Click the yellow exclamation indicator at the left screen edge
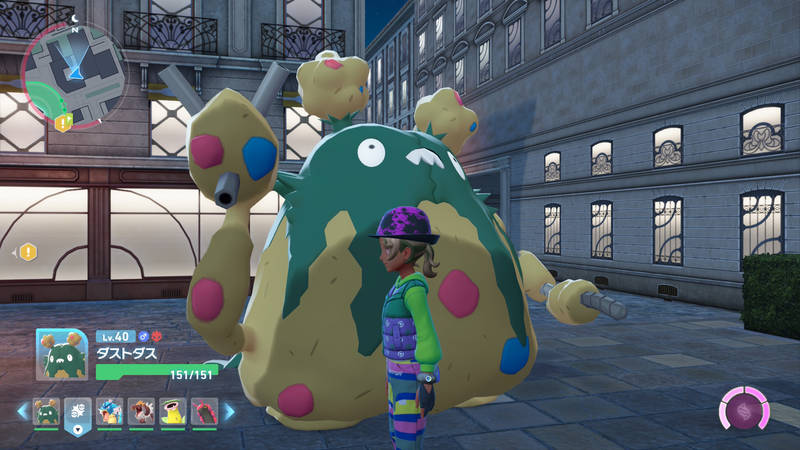Image resolution: width=800 pixels, height=450 pixels. click(27, 252)
